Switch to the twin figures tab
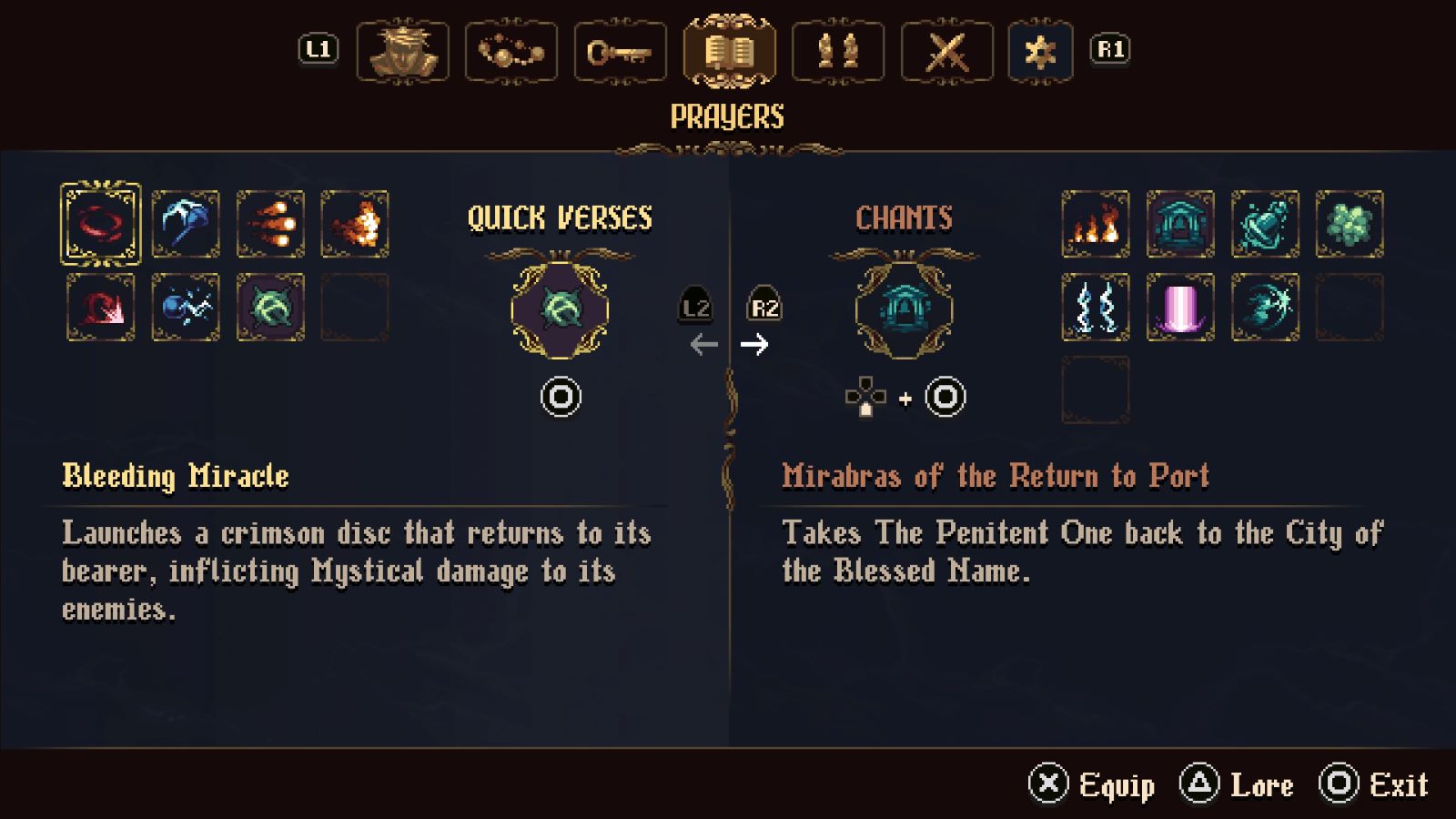This screenshot has height=819, width=1456. [x=838, y=51]
